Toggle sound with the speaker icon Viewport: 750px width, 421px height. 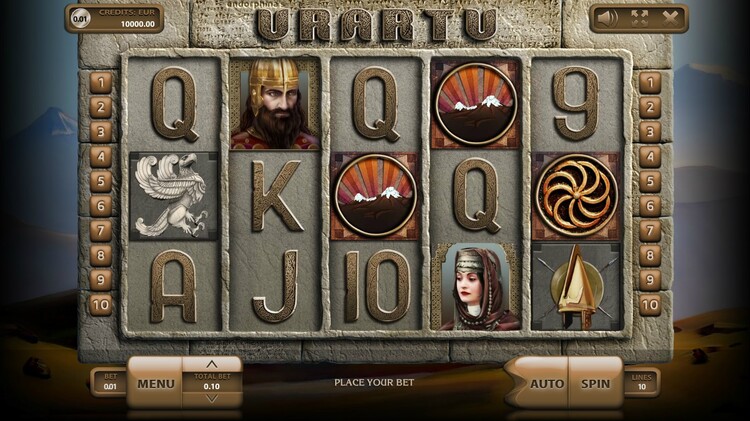click(x=609, y=17)
